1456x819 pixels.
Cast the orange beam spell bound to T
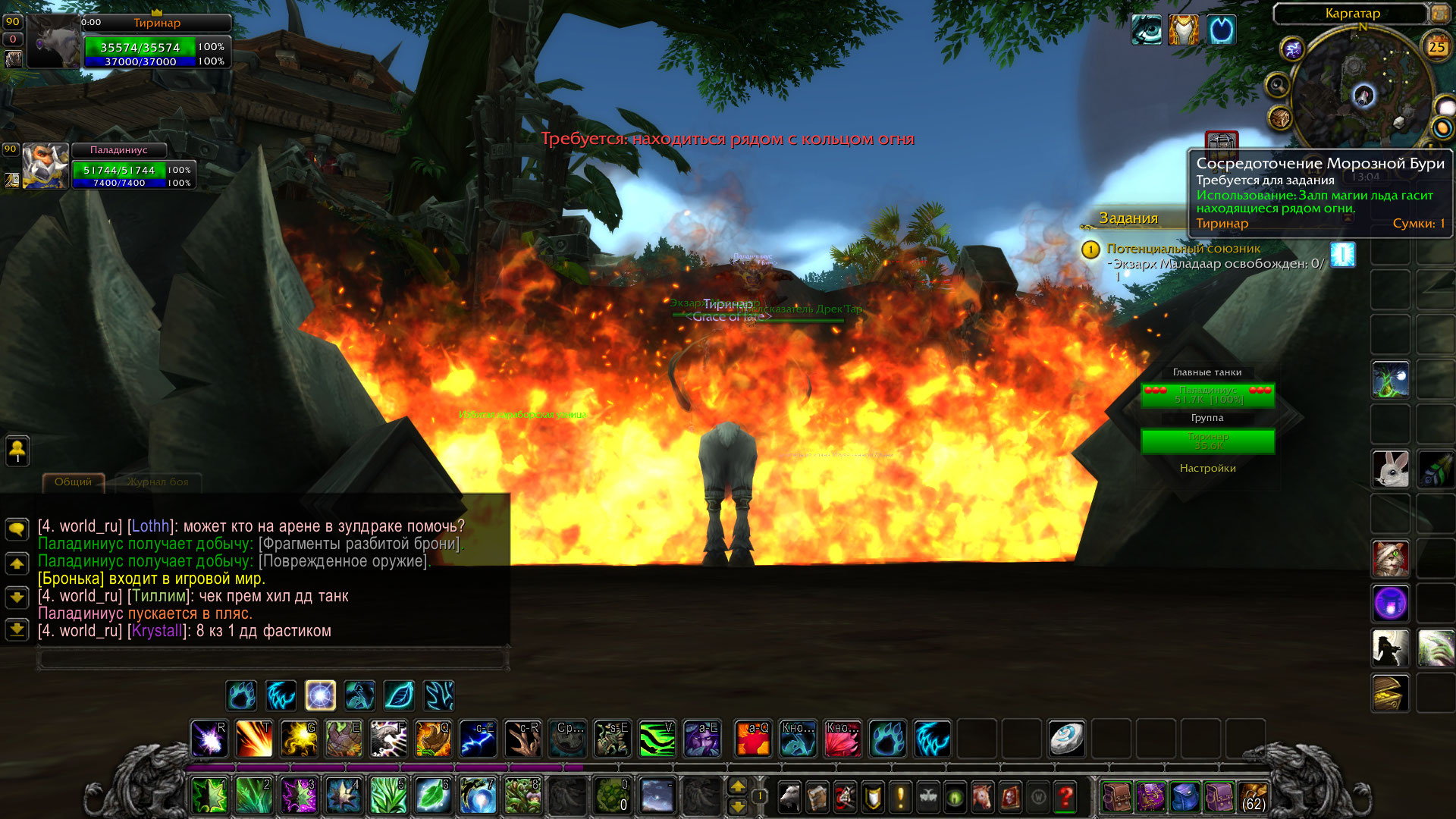254,738
